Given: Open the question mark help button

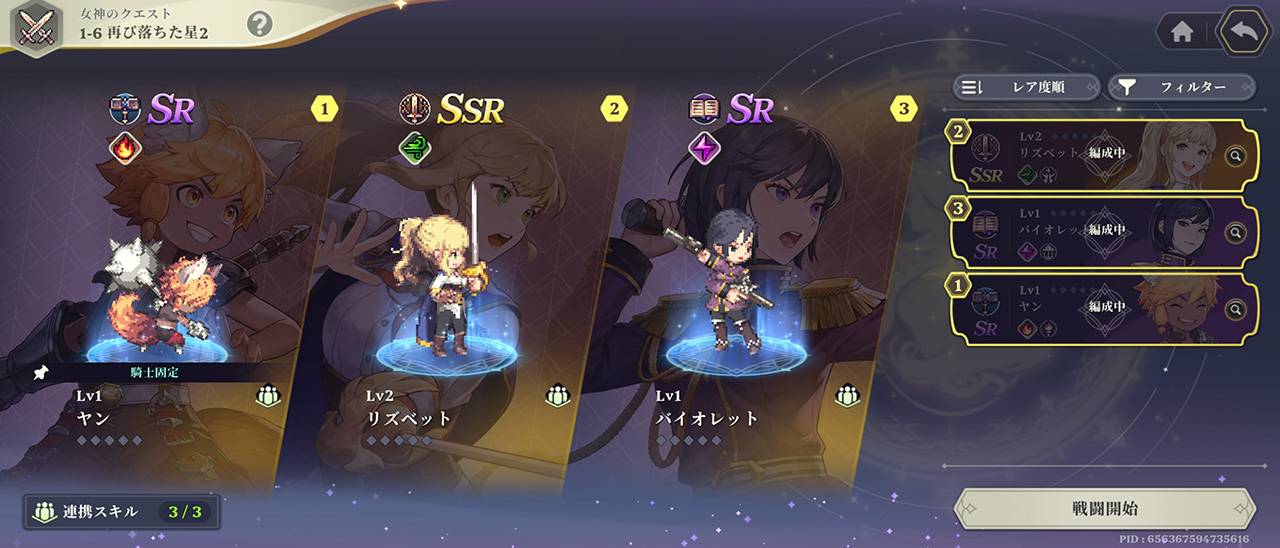Looking at the screenshot, I should (x=259, y=24).
